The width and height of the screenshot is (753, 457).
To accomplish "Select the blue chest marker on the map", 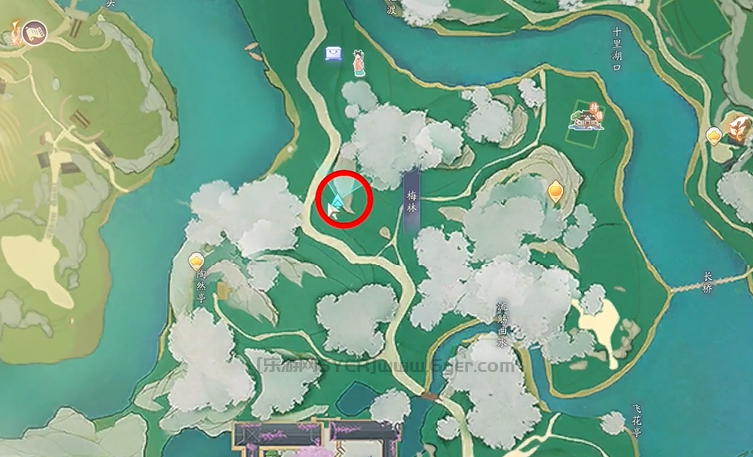I will [334, 55].
